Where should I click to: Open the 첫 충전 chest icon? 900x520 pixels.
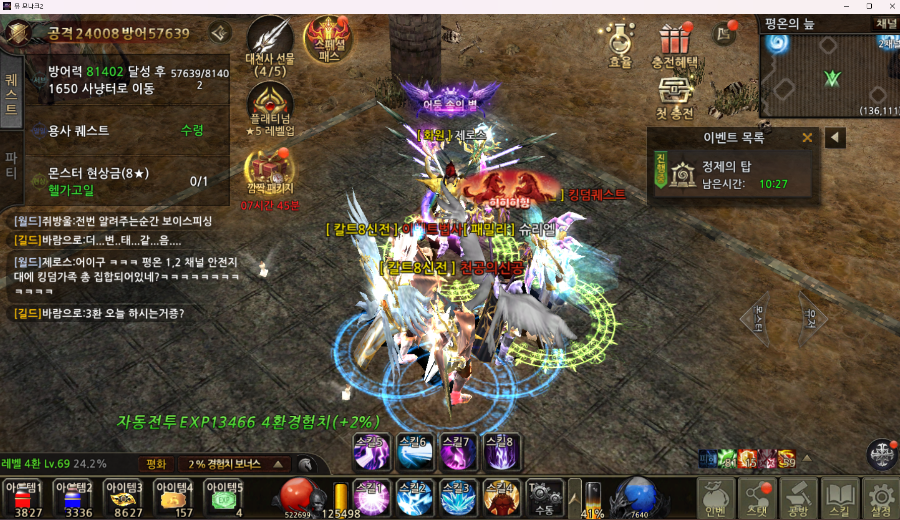[676, 97]
